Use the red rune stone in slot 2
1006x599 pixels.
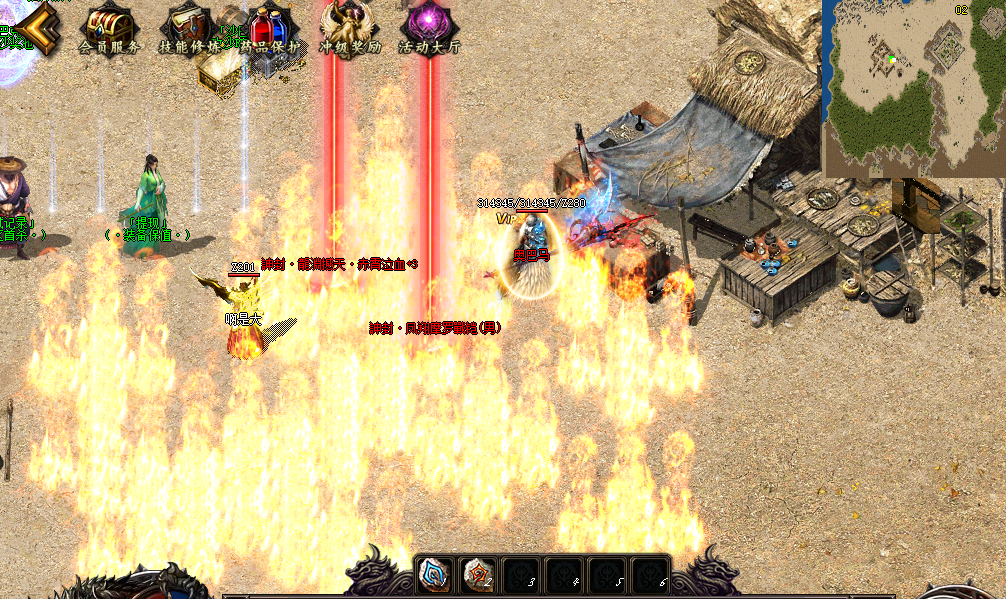pos(479,577)
